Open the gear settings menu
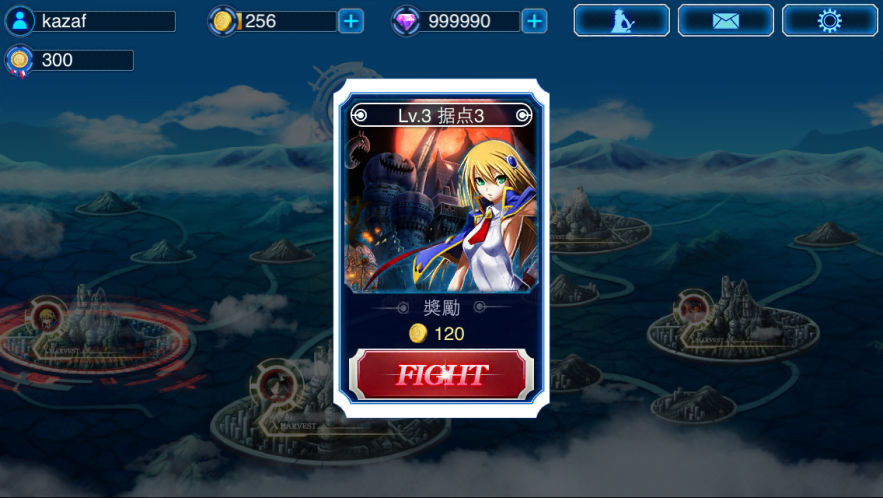 (829, 21)
